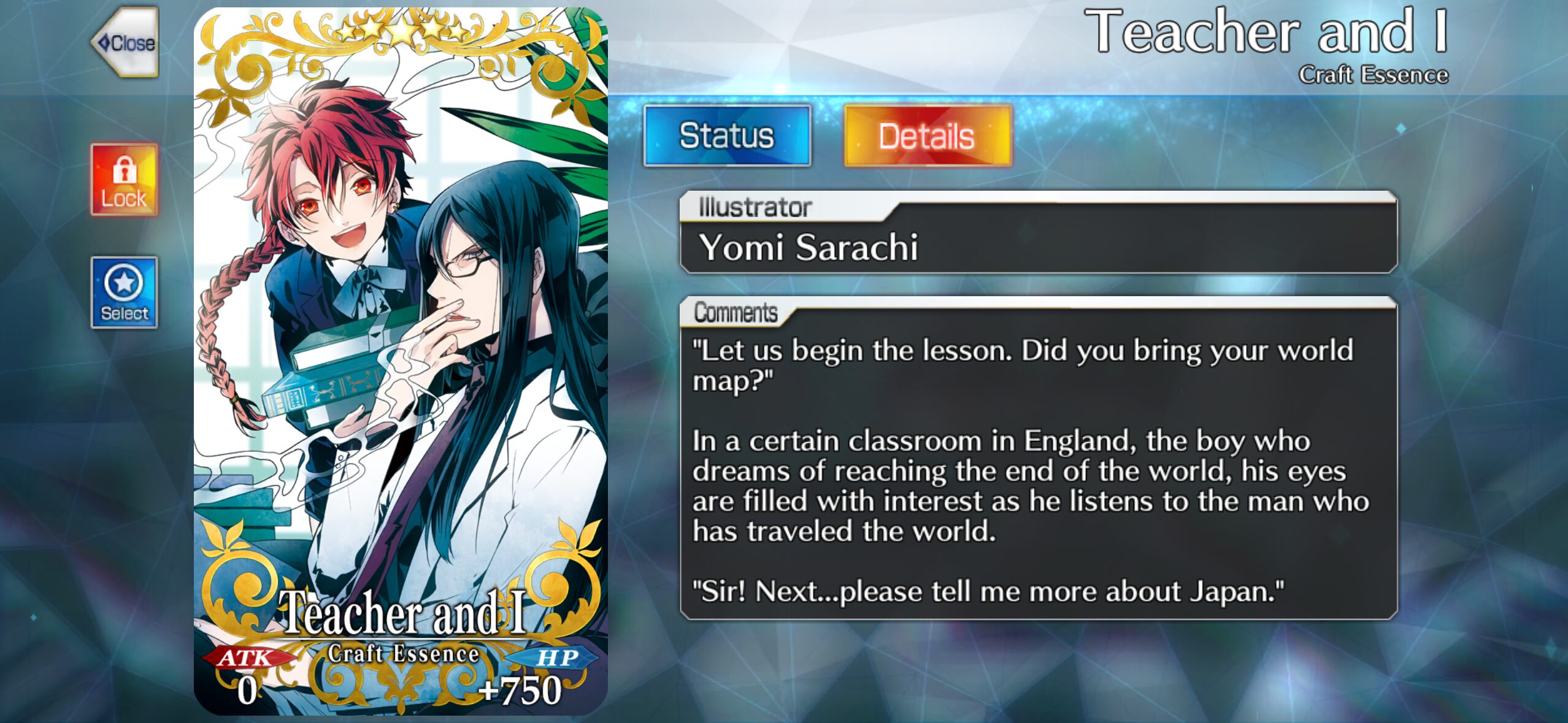Close the craft essence details screen
Screen dimensions: 1568x723
click(126, 43)
